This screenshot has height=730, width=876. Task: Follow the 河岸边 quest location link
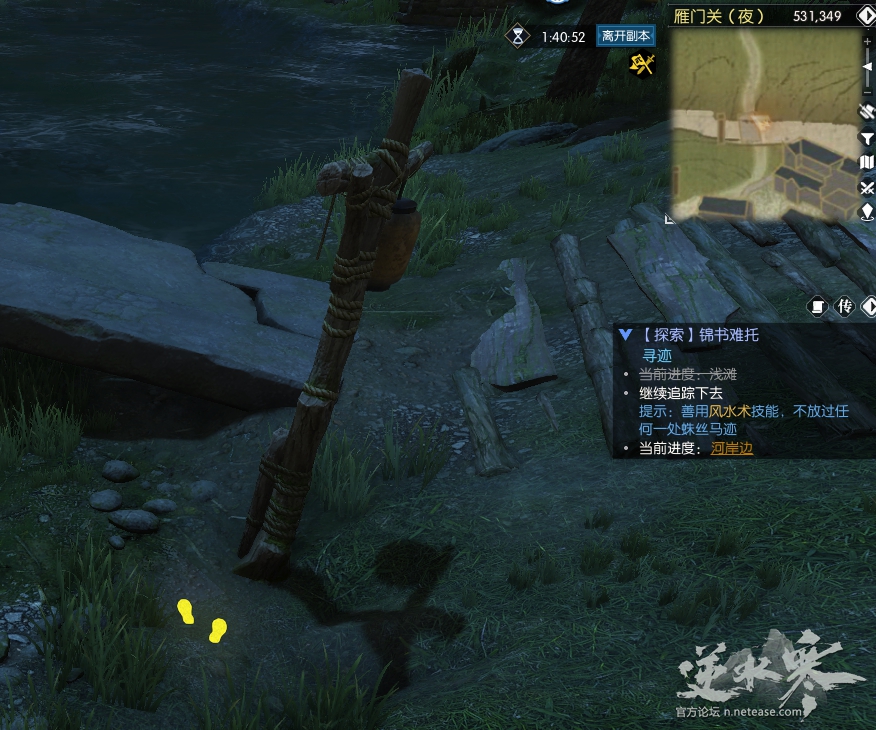click(x=732, y=448)
